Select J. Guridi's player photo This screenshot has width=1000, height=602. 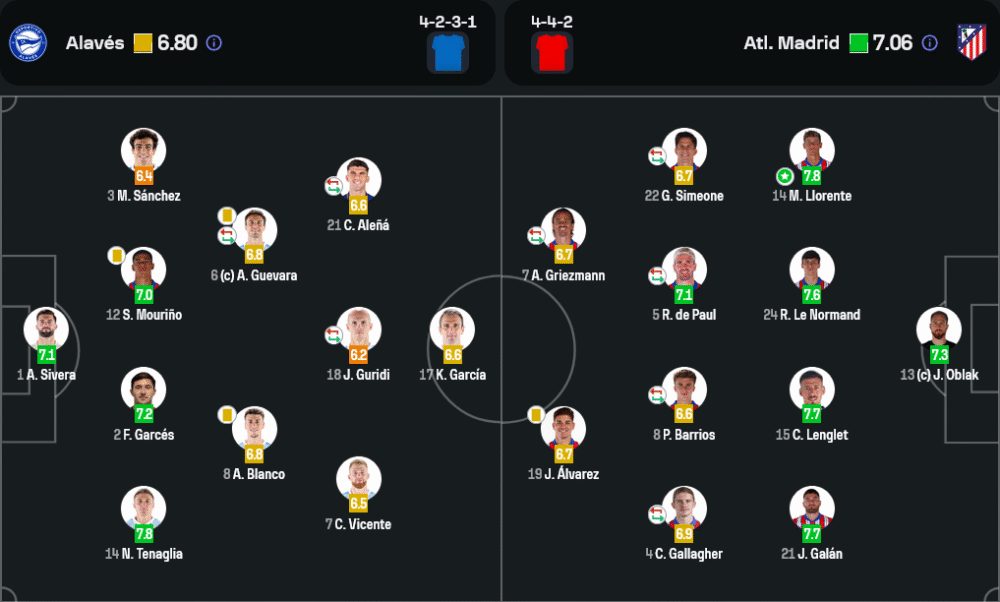pos(358,330)
